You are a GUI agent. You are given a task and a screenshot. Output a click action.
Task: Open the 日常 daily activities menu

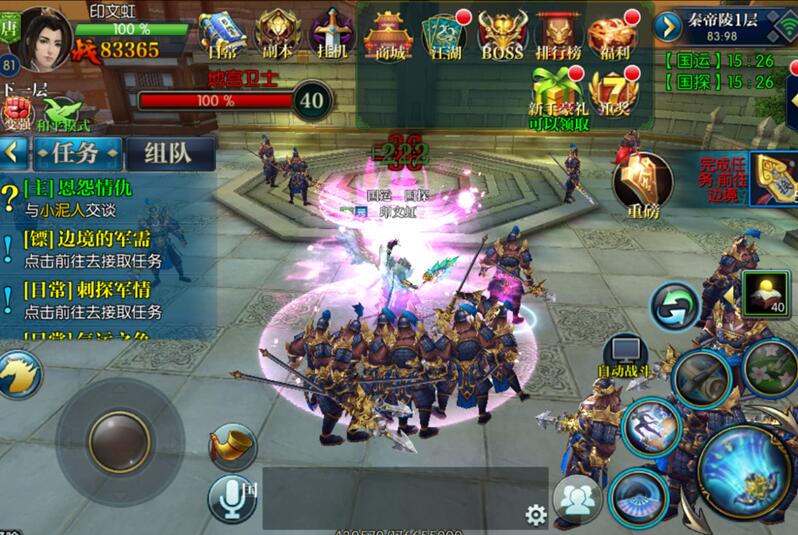point(222,36)
